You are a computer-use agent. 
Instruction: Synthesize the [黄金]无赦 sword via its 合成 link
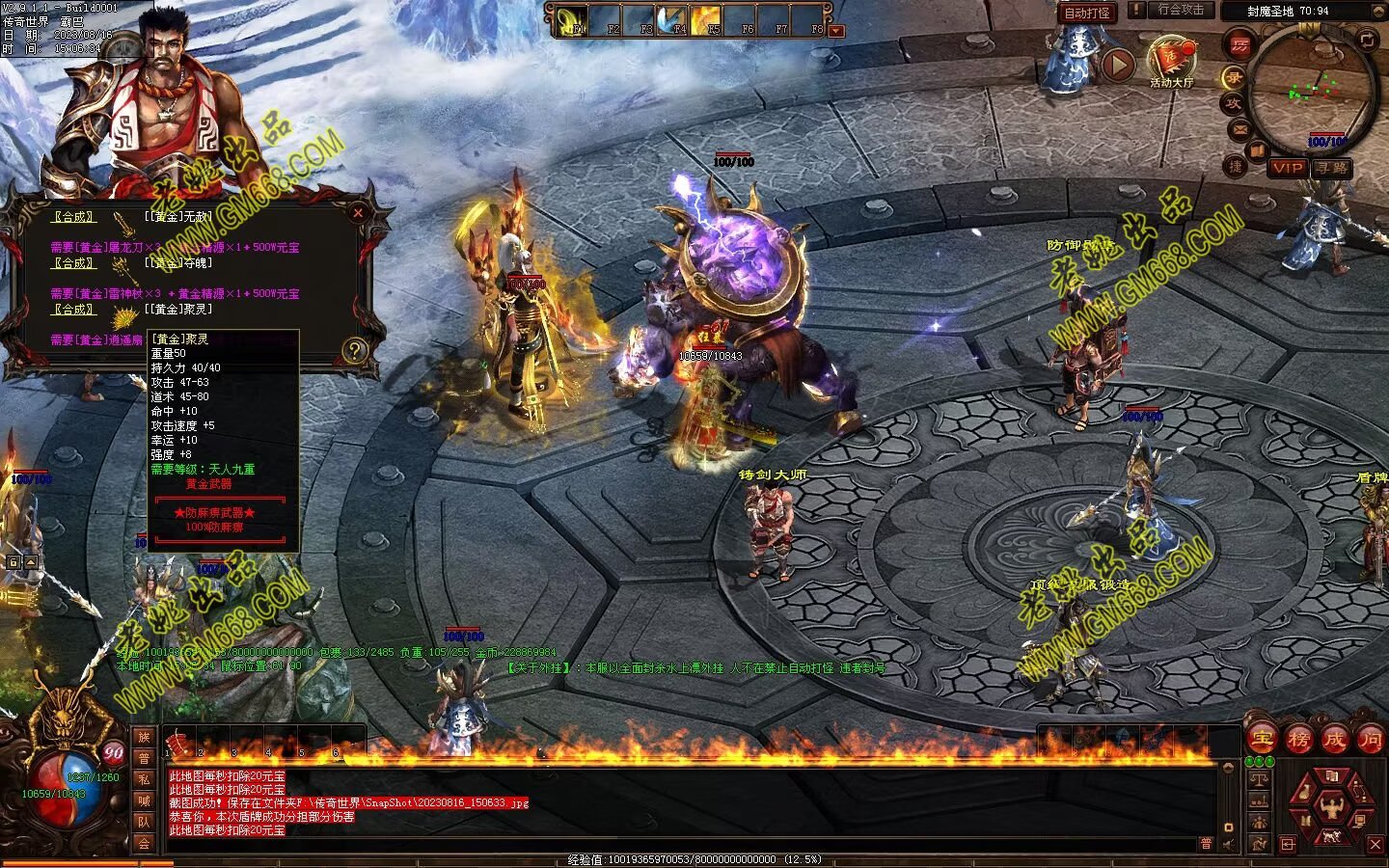[73, 217]
